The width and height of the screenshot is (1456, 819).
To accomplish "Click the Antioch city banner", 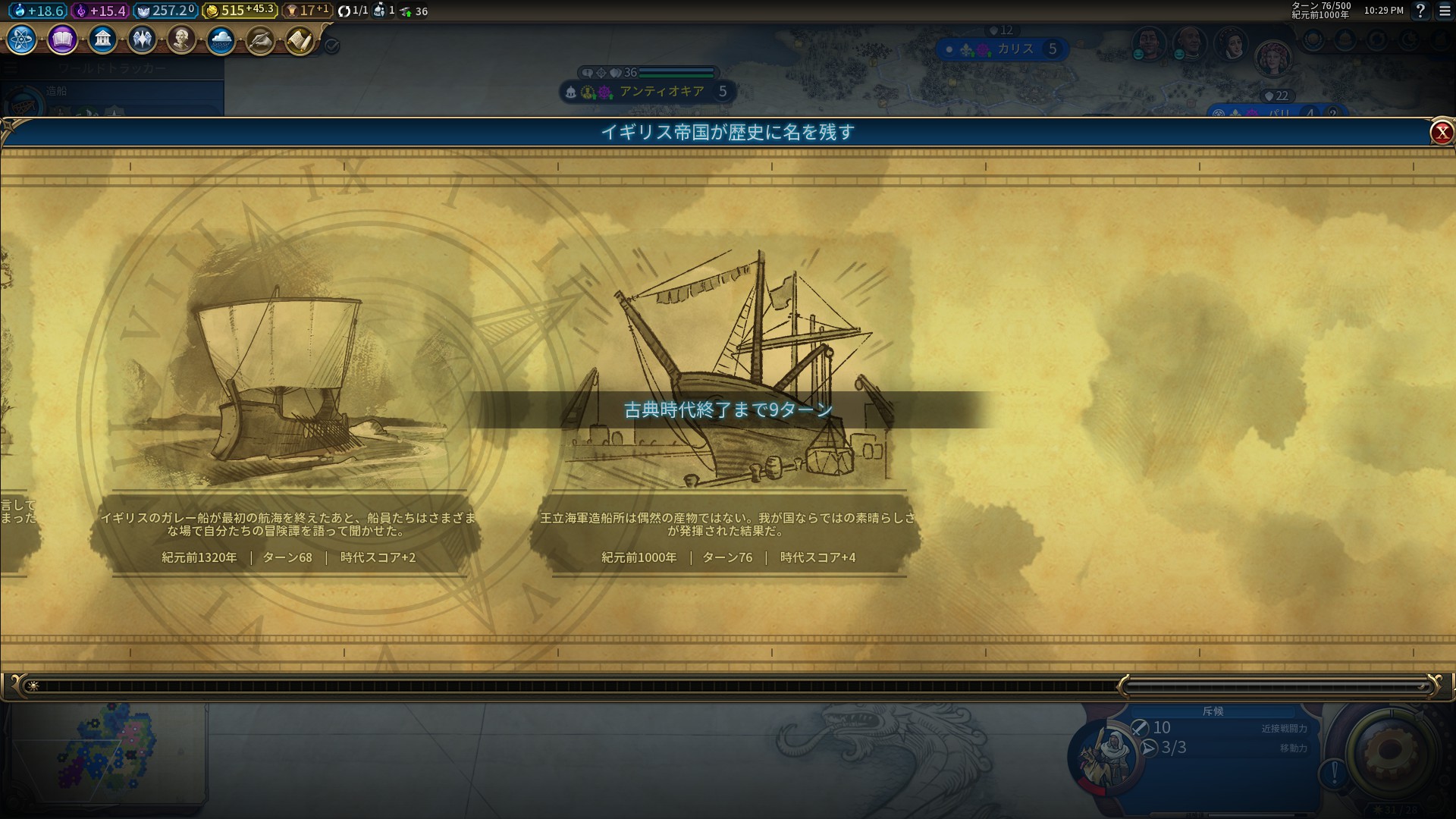I will (652, 92).
